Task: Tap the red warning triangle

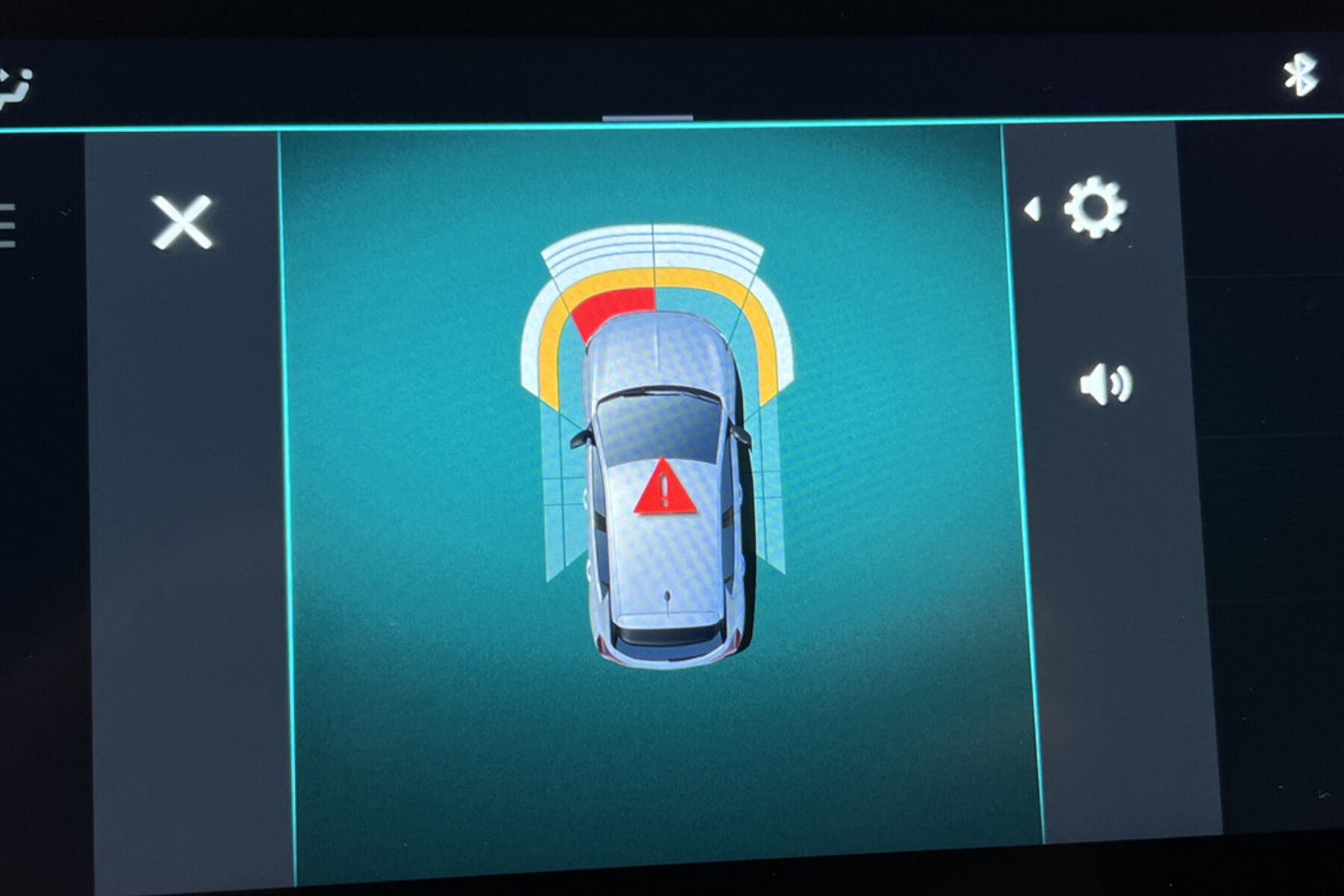Action: tap(665, 488)
